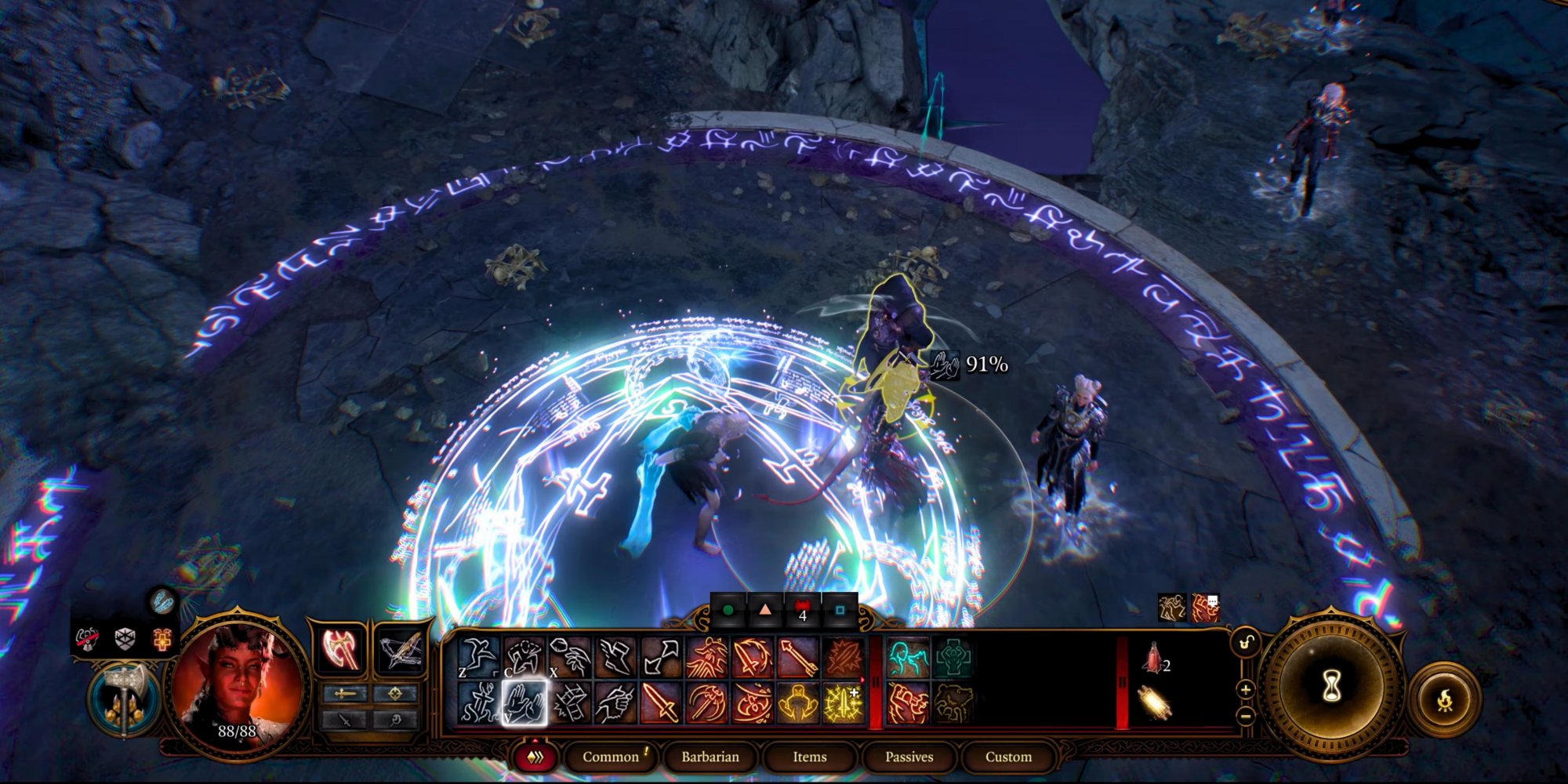Viewport: 1568px width, 784px height.
Task: Activate the red sword main attack
Action: [x=661, y=702]
